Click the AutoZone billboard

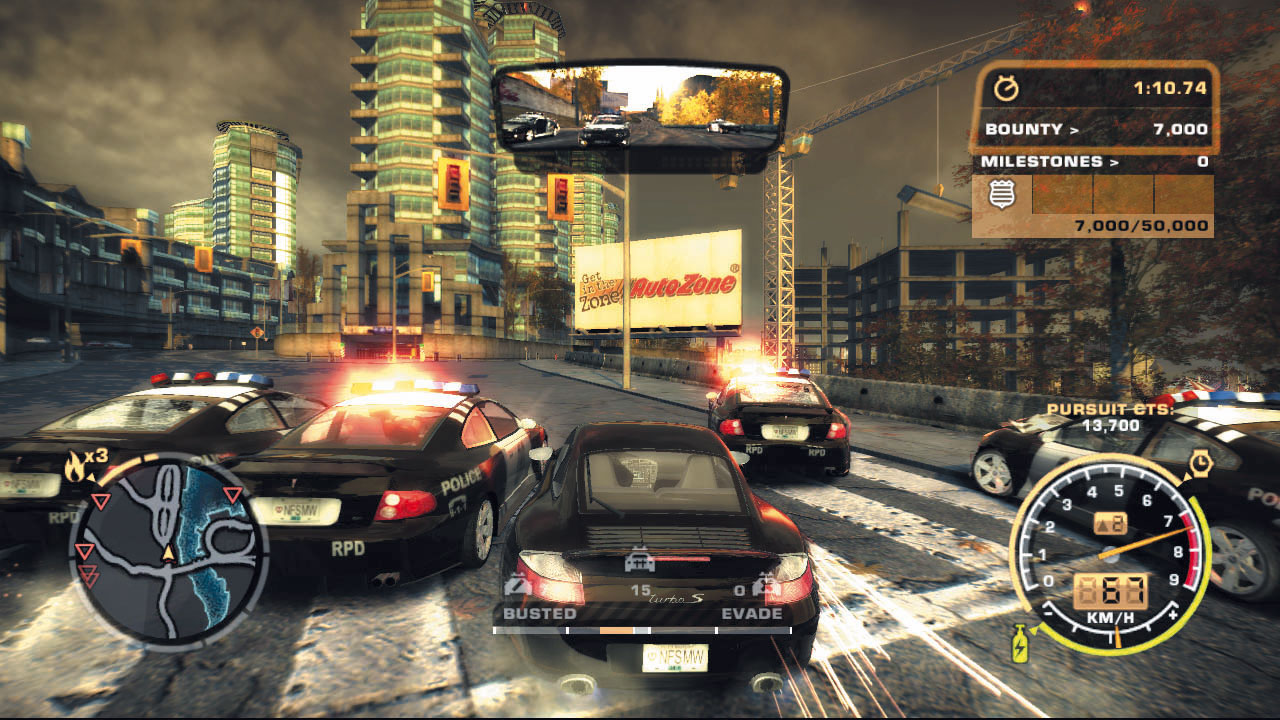pyautogui.click(x=665, y=285)
